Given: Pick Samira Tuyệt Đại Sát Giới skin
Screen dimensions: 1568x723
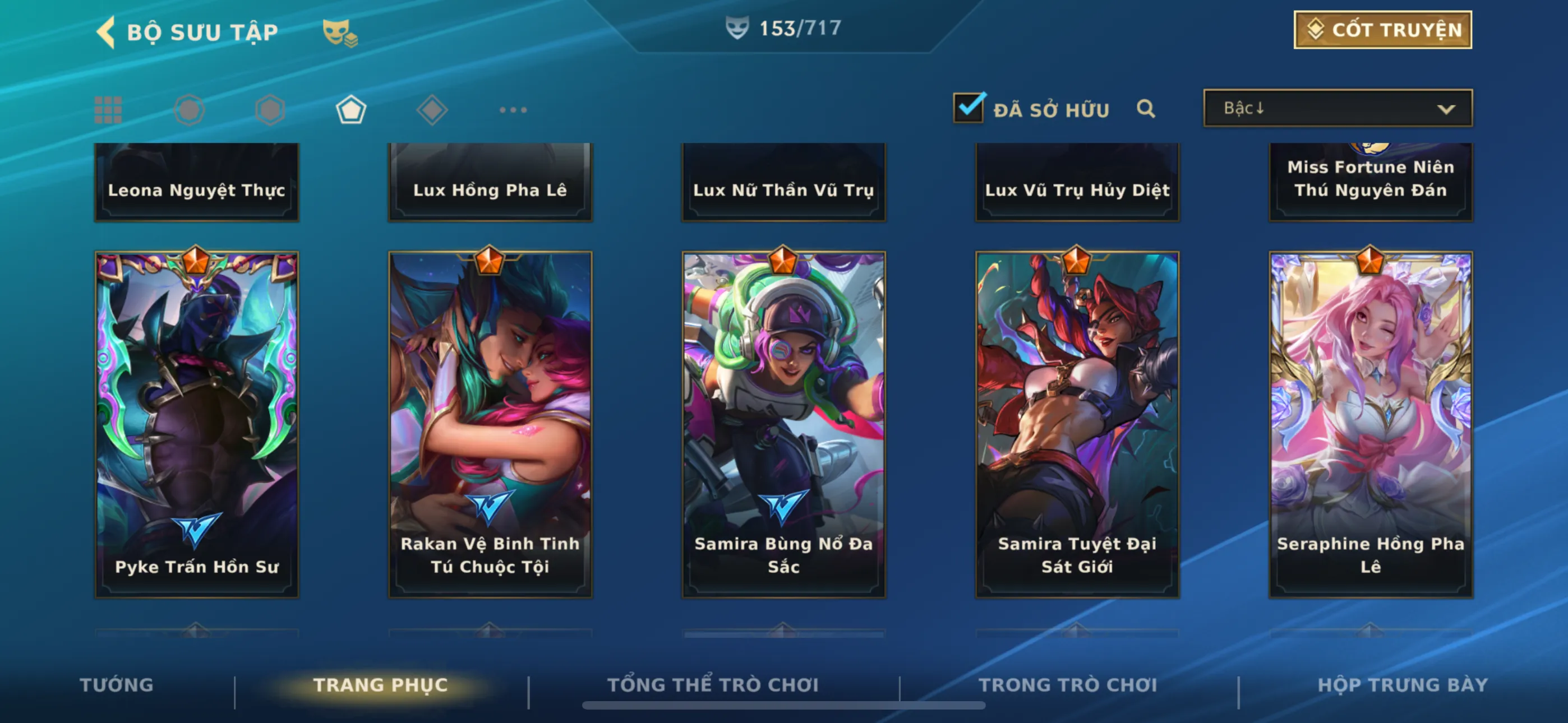Looking at the screenshot, I should pyautogui.click(x=1077, y=424).
